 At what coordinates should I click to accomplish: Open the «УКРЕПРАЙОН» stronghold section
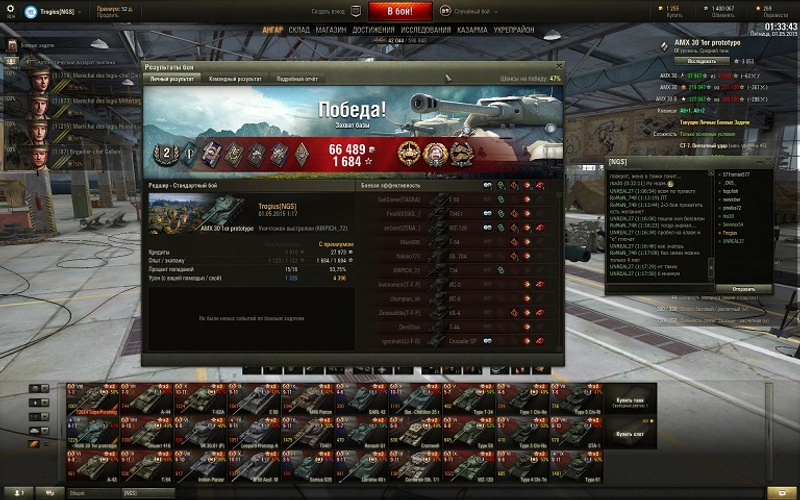513,30
